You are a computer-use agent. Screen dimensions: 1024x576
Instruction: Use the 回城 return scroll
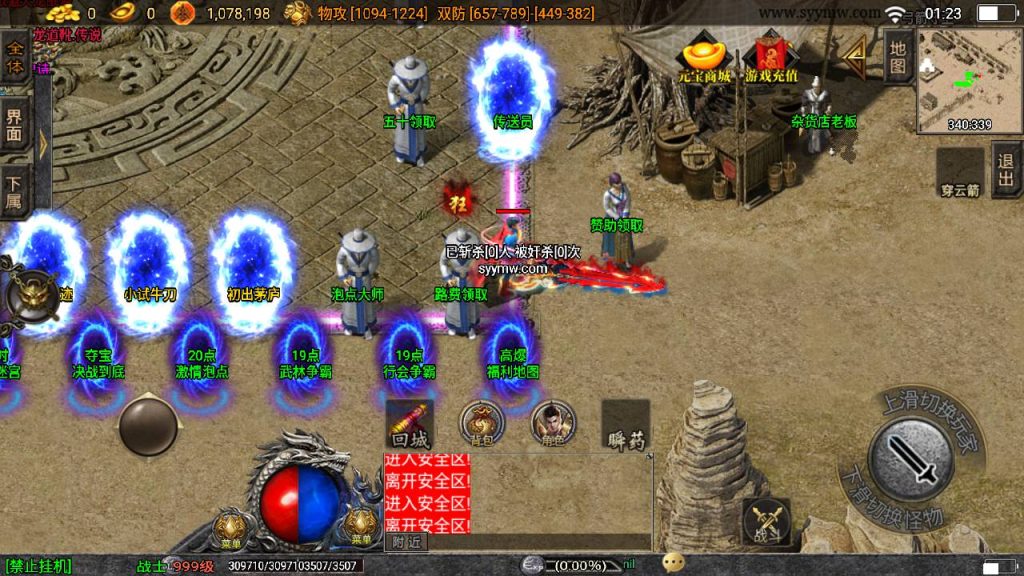410,424
